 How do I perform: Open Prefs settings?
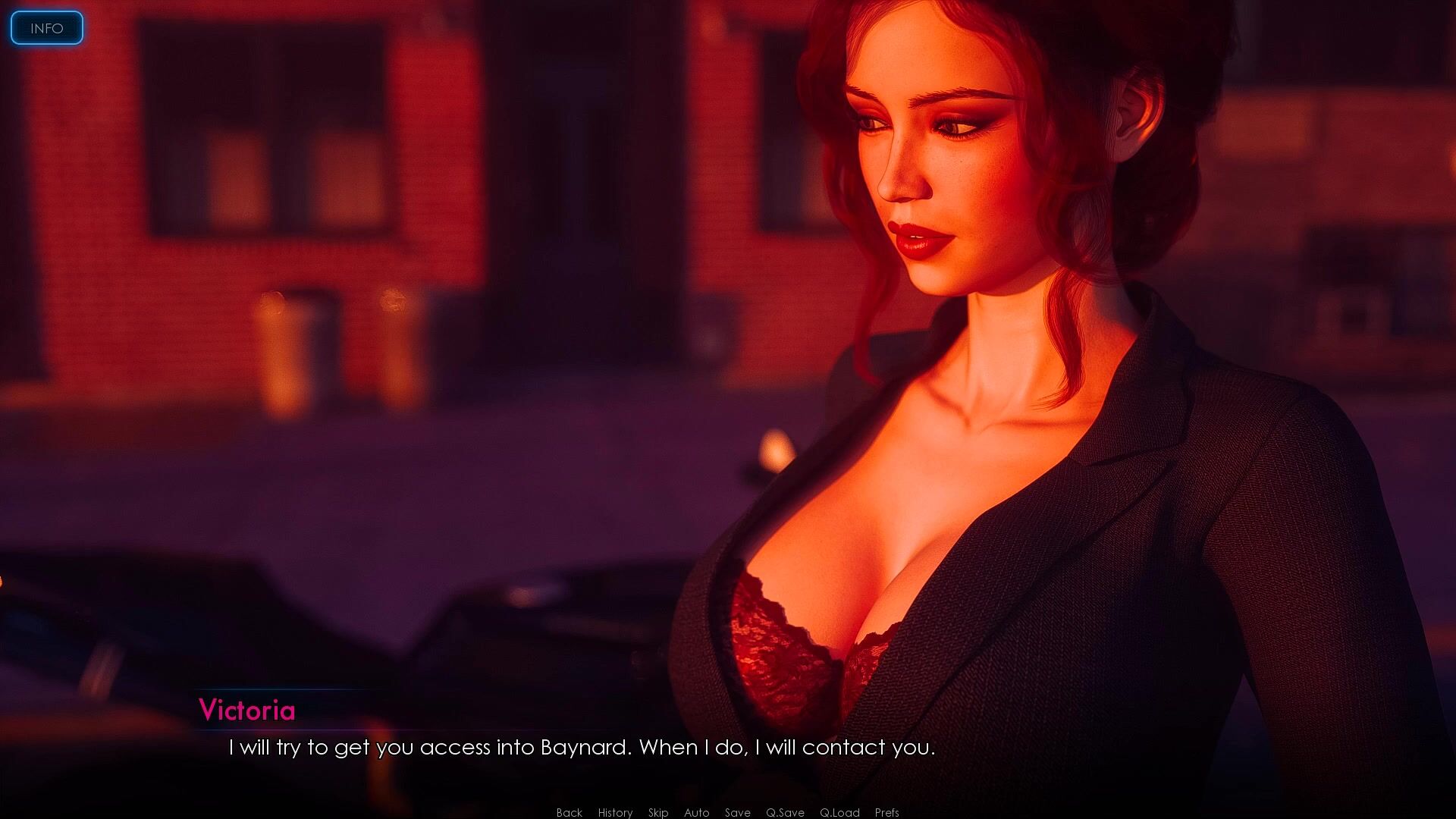click(x=886, y=812)
